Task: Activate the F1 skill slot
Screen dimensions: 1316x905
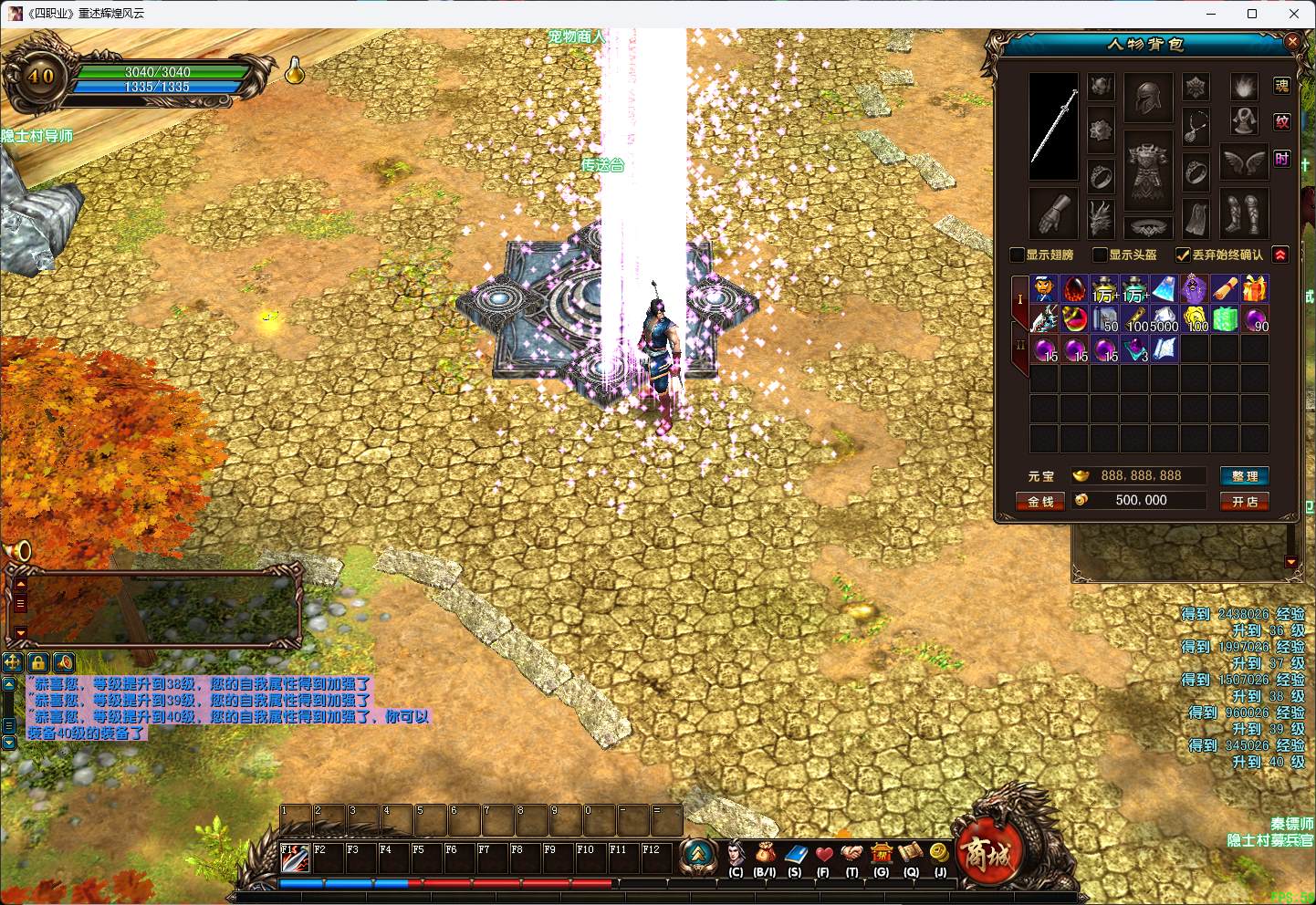Action: (295, 858)
